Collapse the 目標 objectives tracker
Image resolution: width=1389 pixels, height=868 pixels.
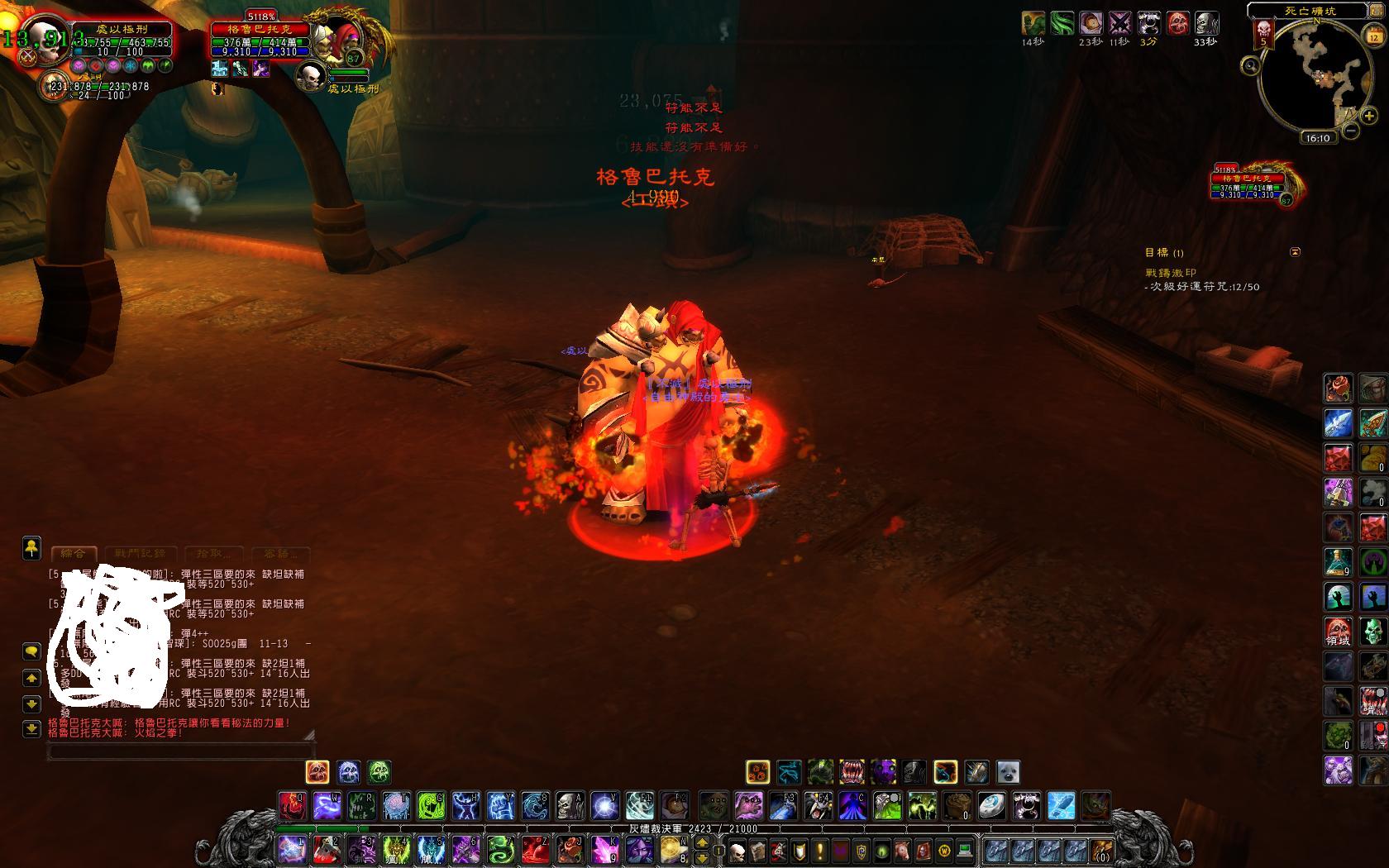1295,252
